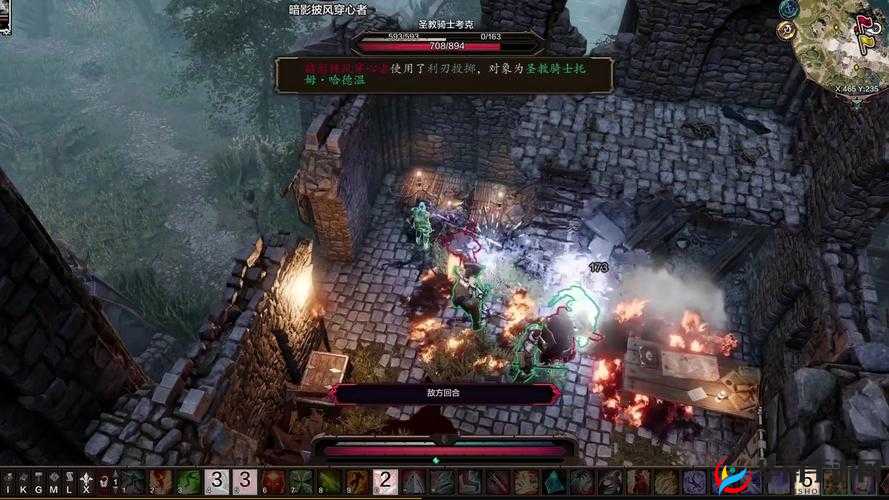Select the hotbar skill showing cooldown 5

[x=806, y=482]
